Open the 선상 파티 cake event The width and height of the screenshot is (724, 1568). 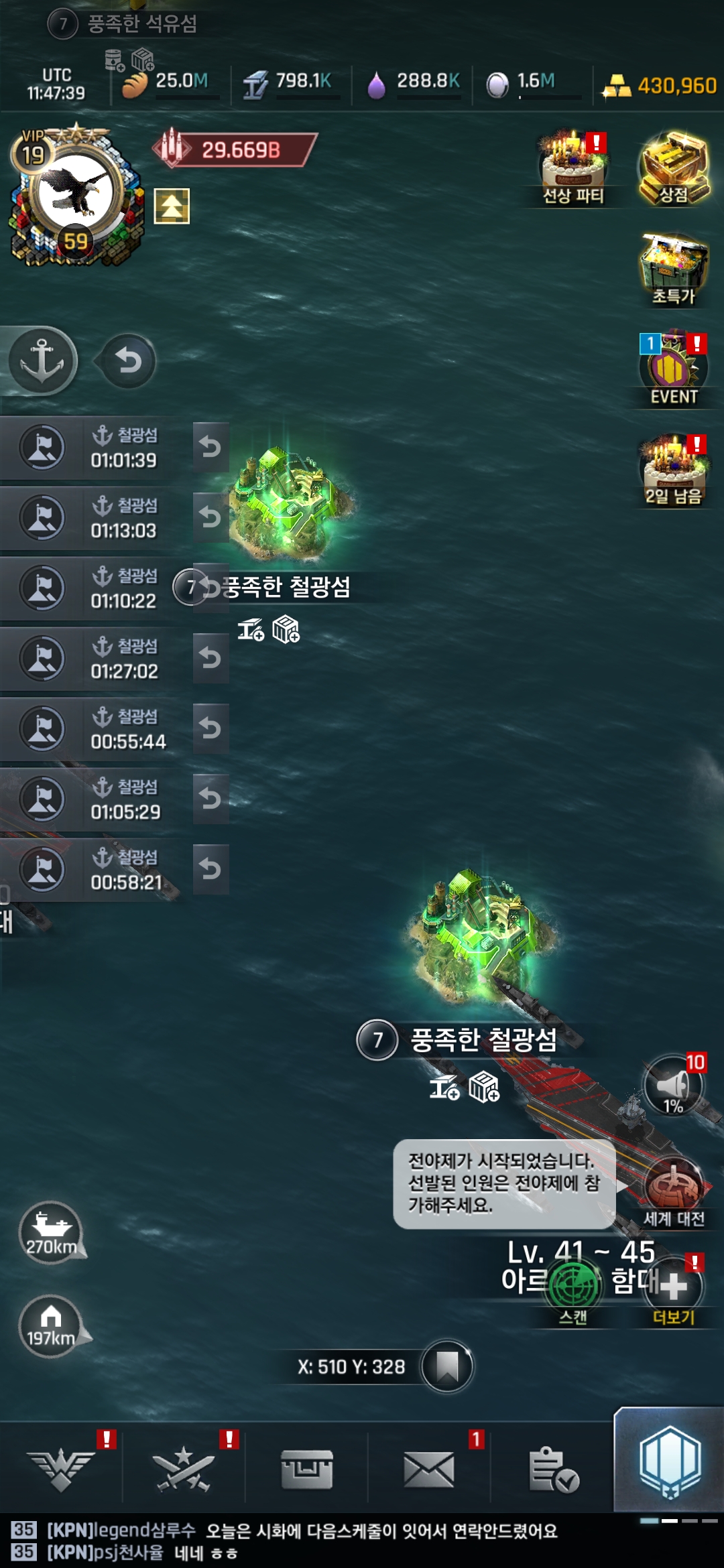click(x=573, y=169)
